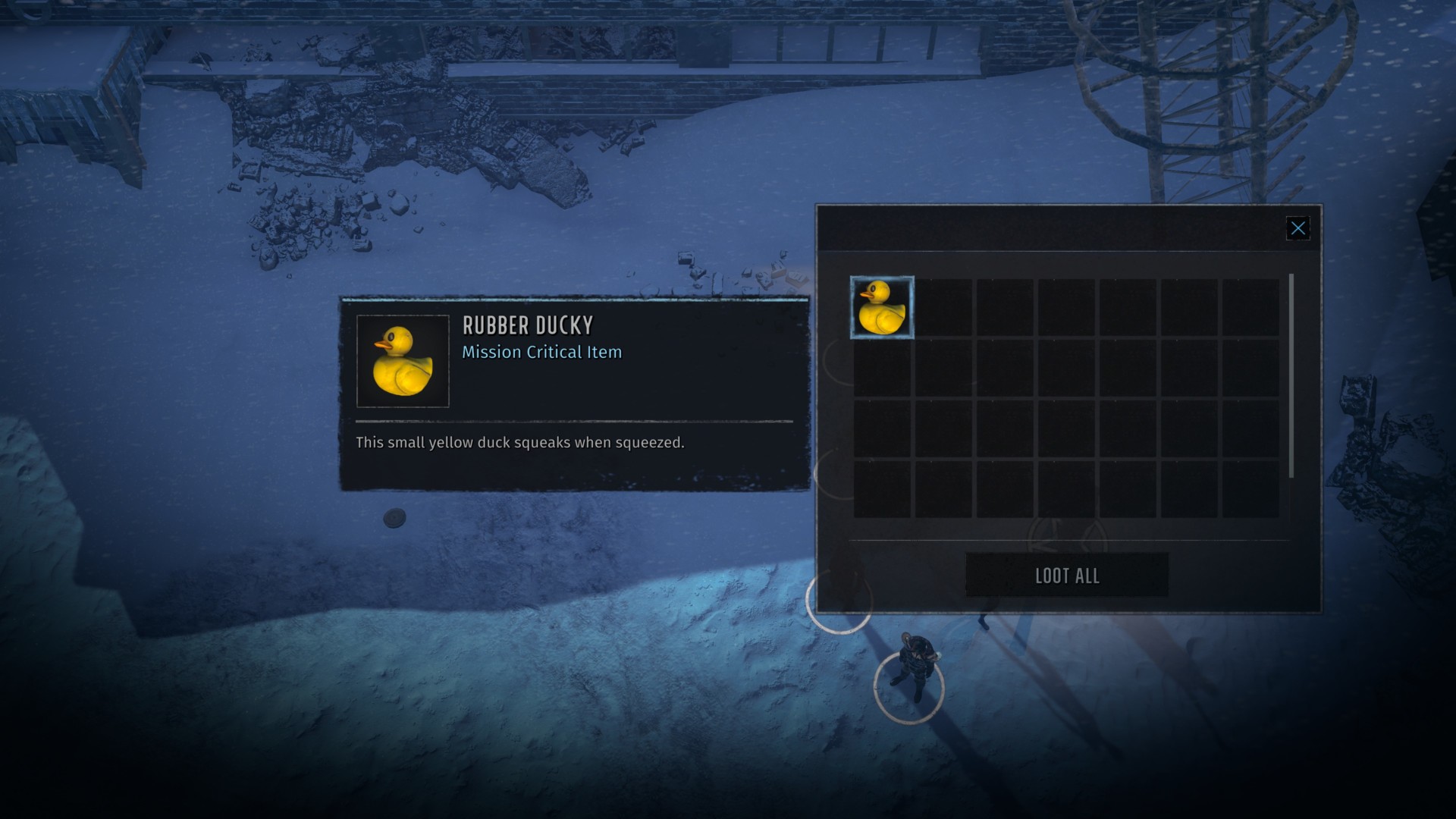Close the loot window
The image size is (1456, 819).
(1298, 228)
